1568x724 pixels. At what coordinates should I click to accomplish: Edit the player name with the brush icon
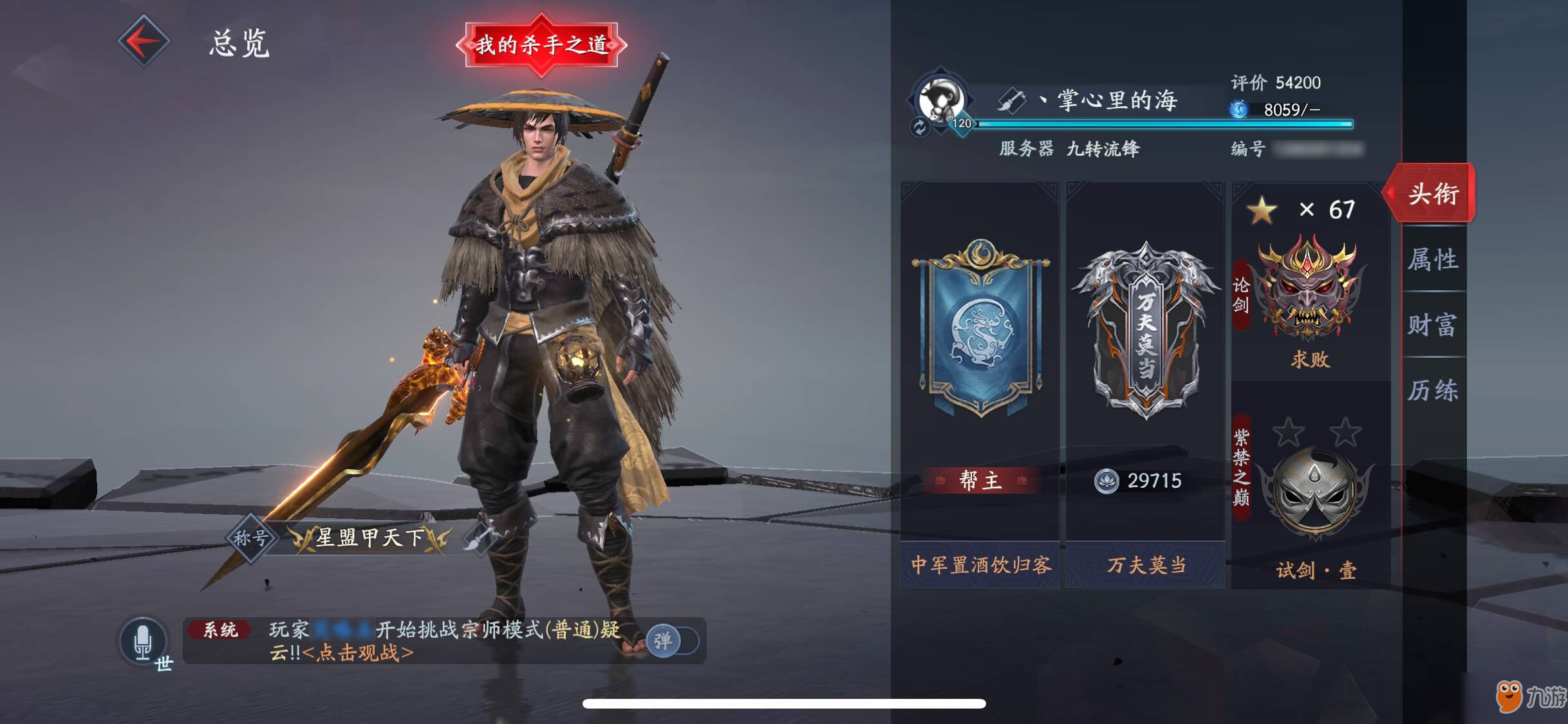tap(1011, 101)
